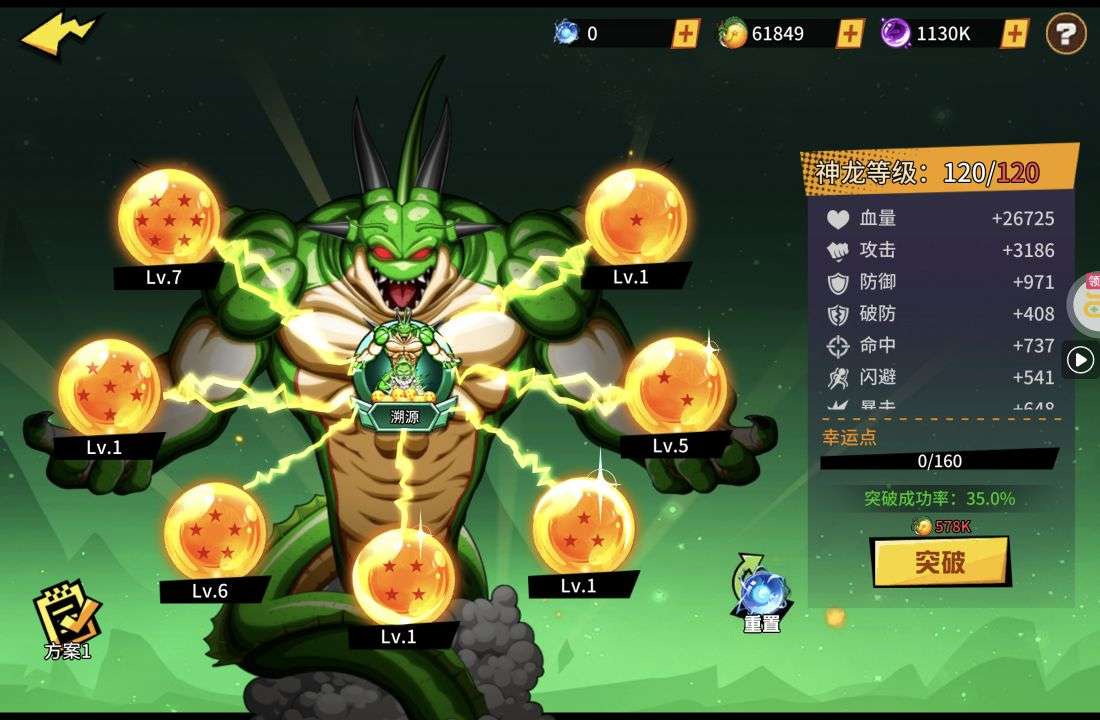Screen dimensions: 1100x720
Task: Activate the 重置 reset orb
Action: click(x=762, y=594)
